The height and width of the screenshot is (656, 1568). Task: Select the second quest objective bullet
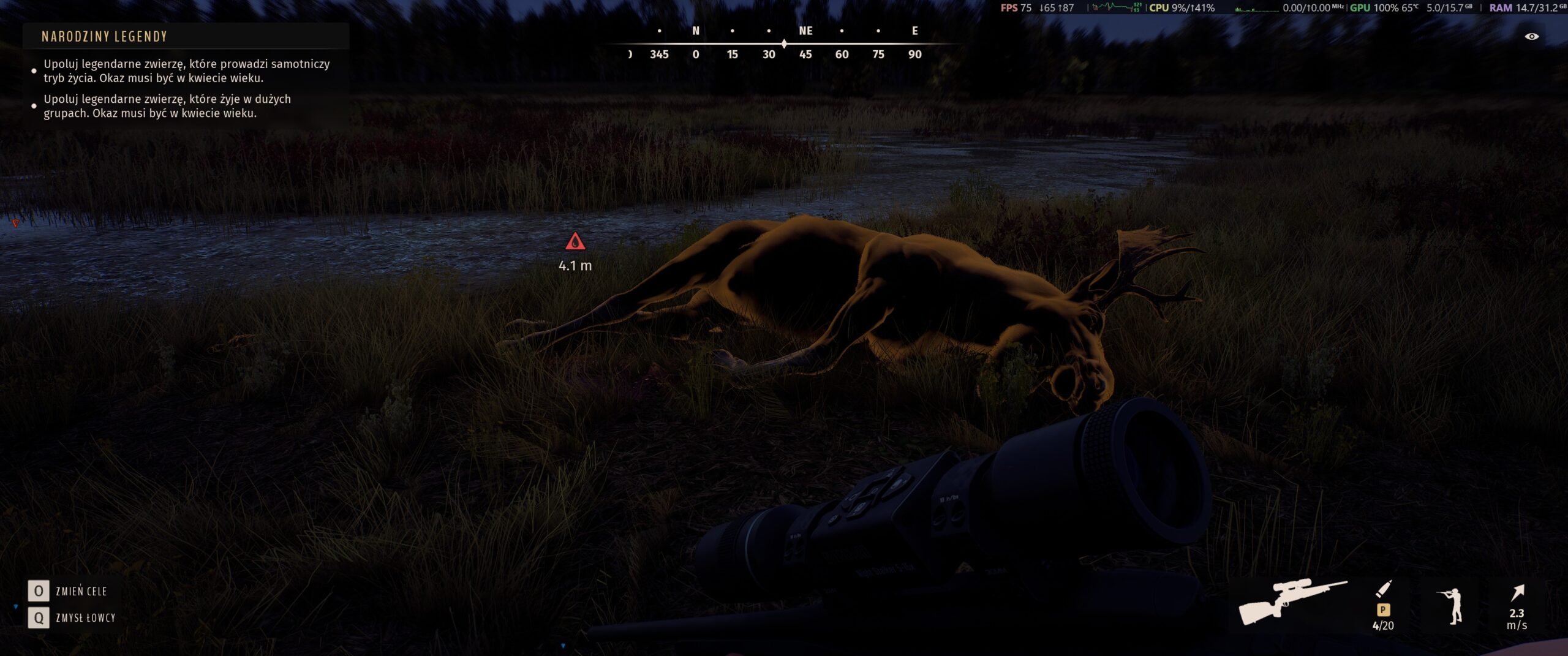34,105
